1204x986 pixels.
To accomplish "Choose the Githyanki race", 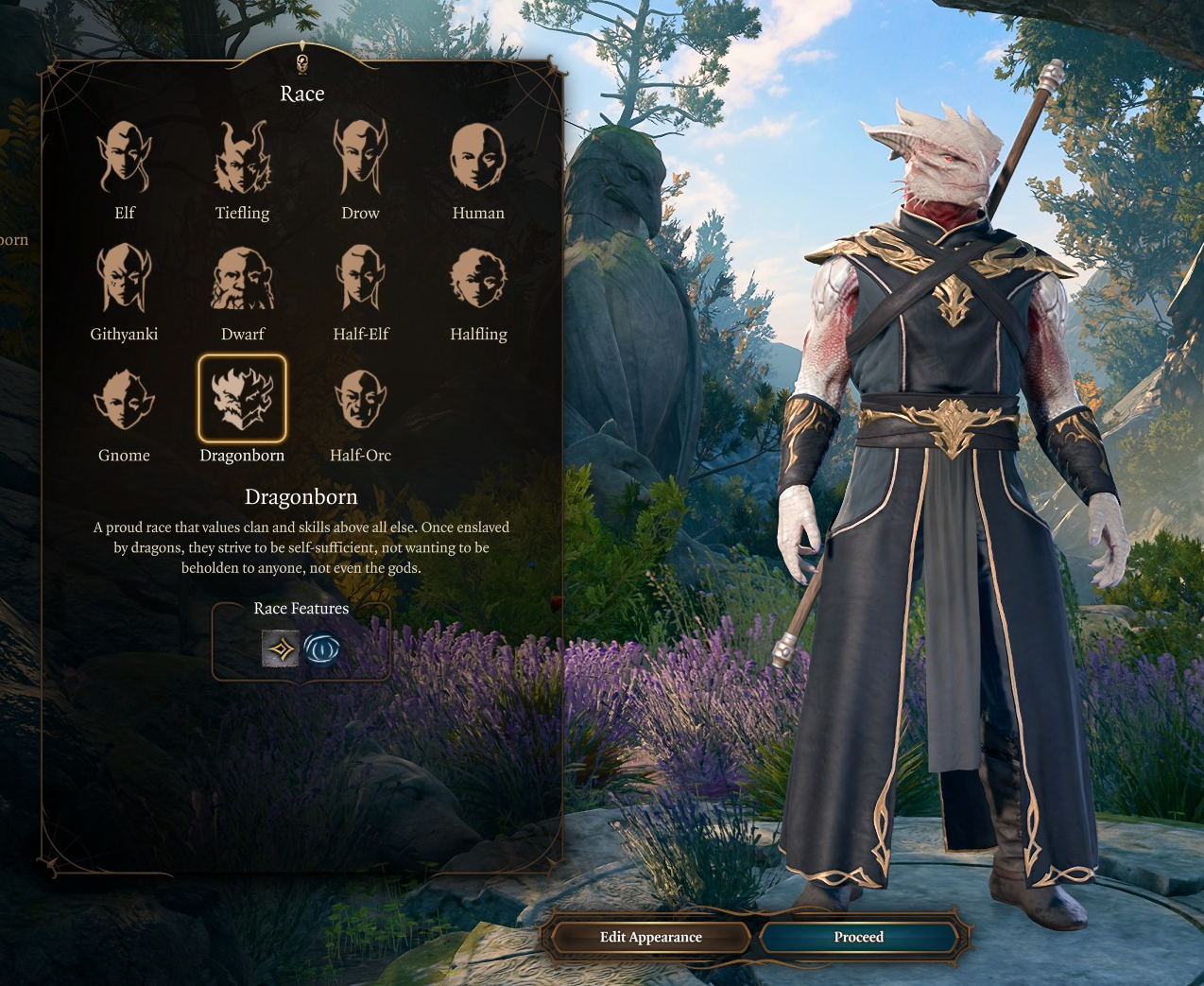I will [x=125, y=279].
